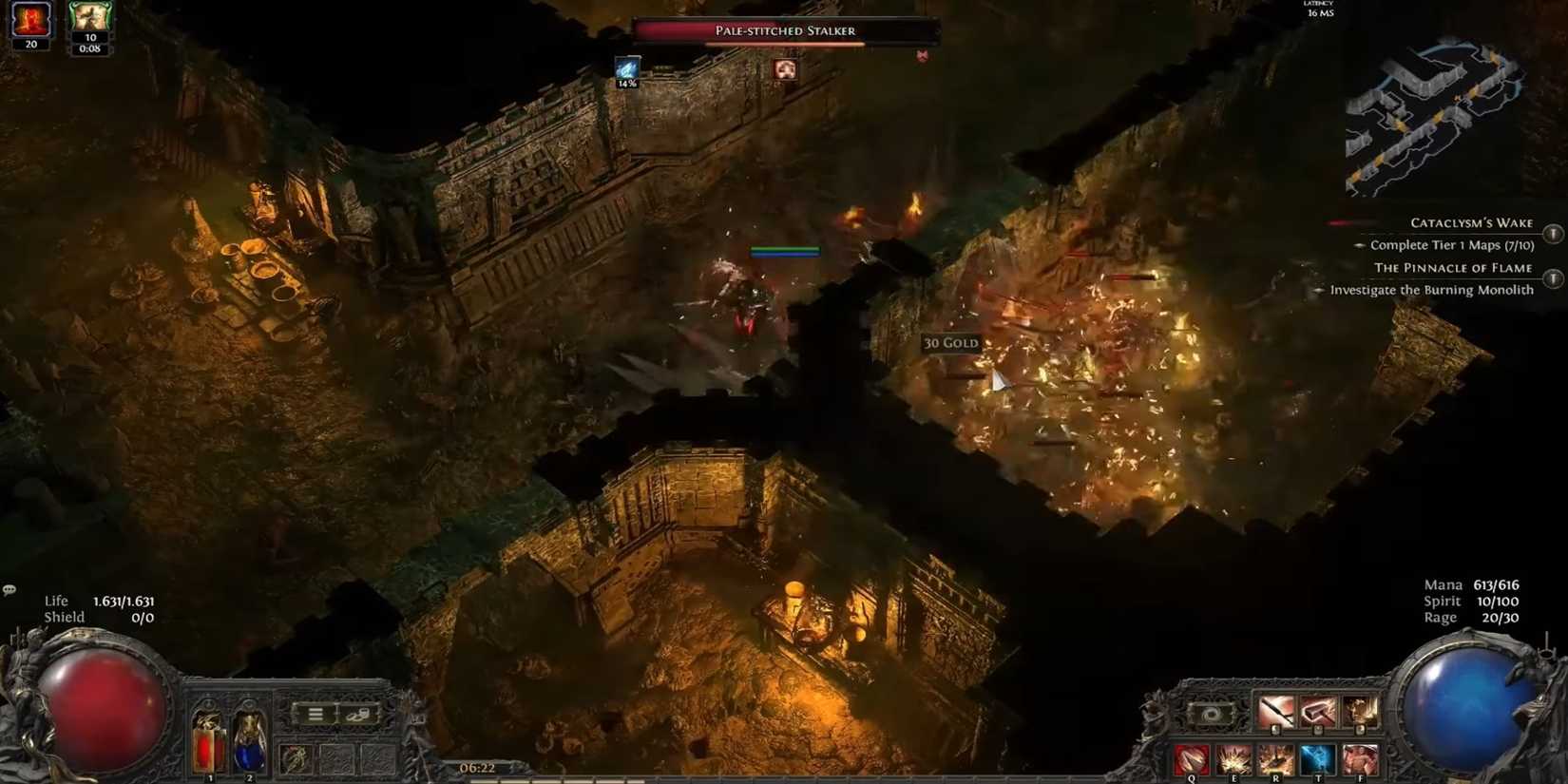Click the Complete Tier 1 Maps (7/10) objective text
1568x784 pixels.
pyautogui.click(x=1452, y=244)
